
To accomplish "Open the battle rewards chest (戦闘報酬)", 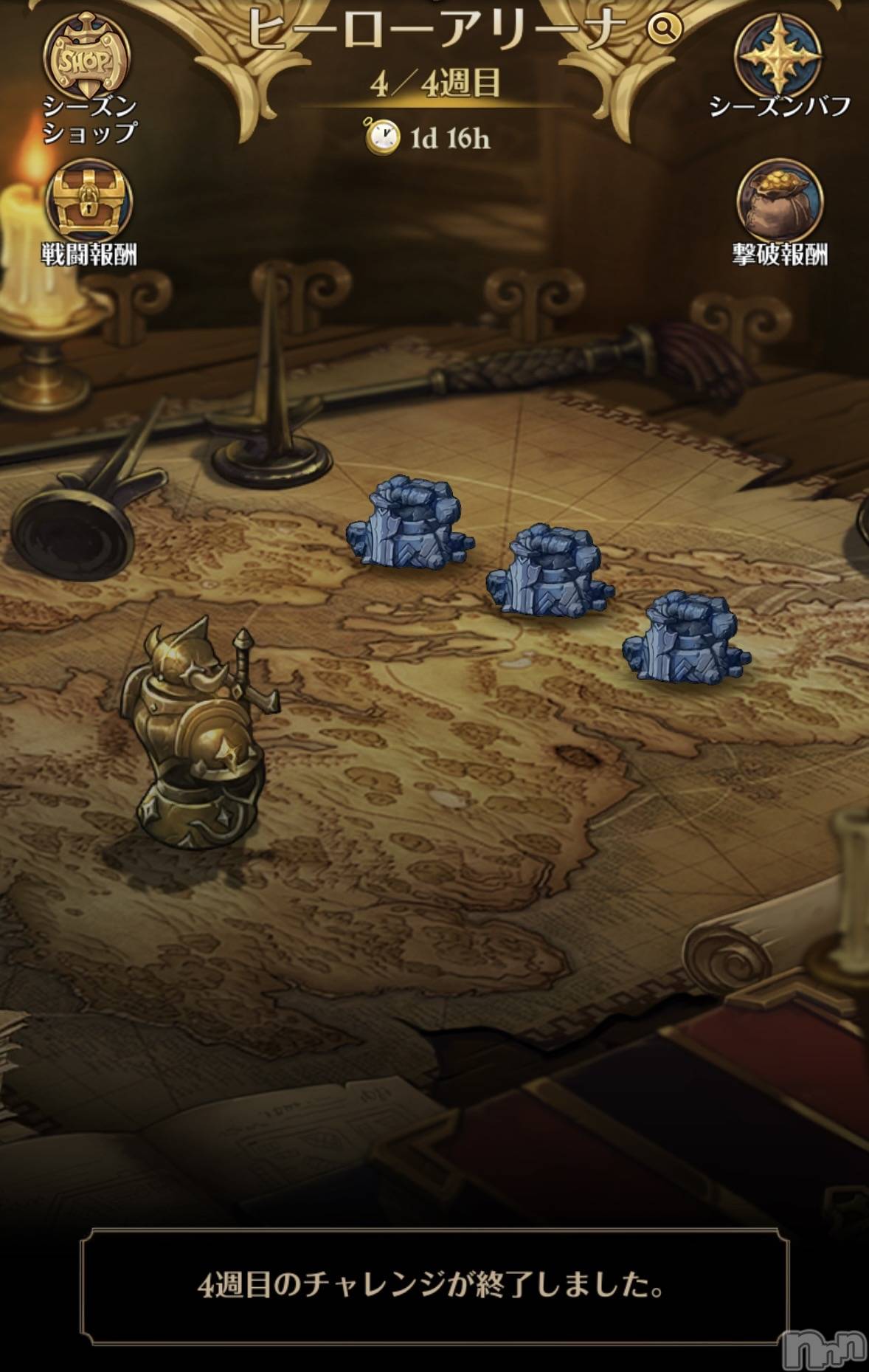I will [89, 201].
